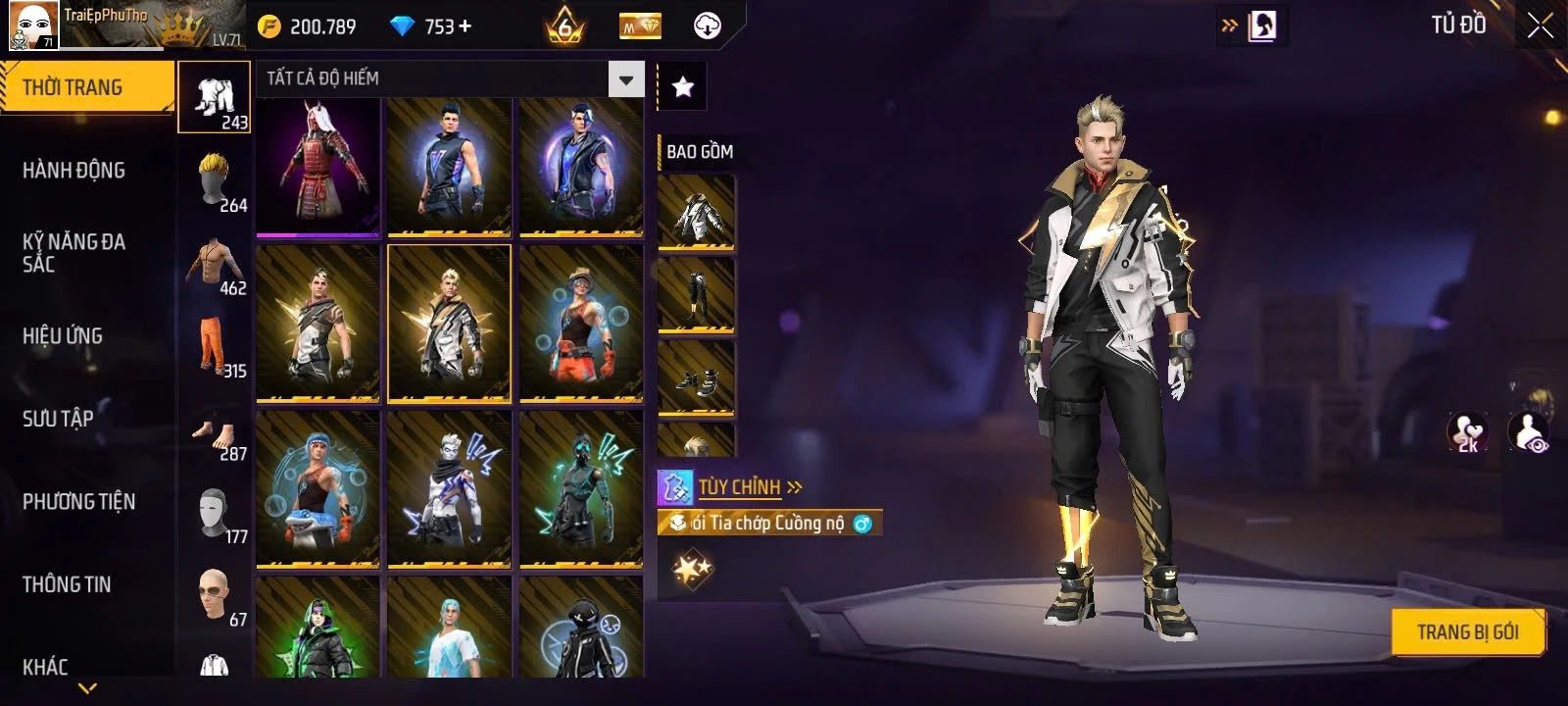Select the red samurai outfit bundle
The image size is (1568, 706).
pyautogui.click(x=318, y=167)
